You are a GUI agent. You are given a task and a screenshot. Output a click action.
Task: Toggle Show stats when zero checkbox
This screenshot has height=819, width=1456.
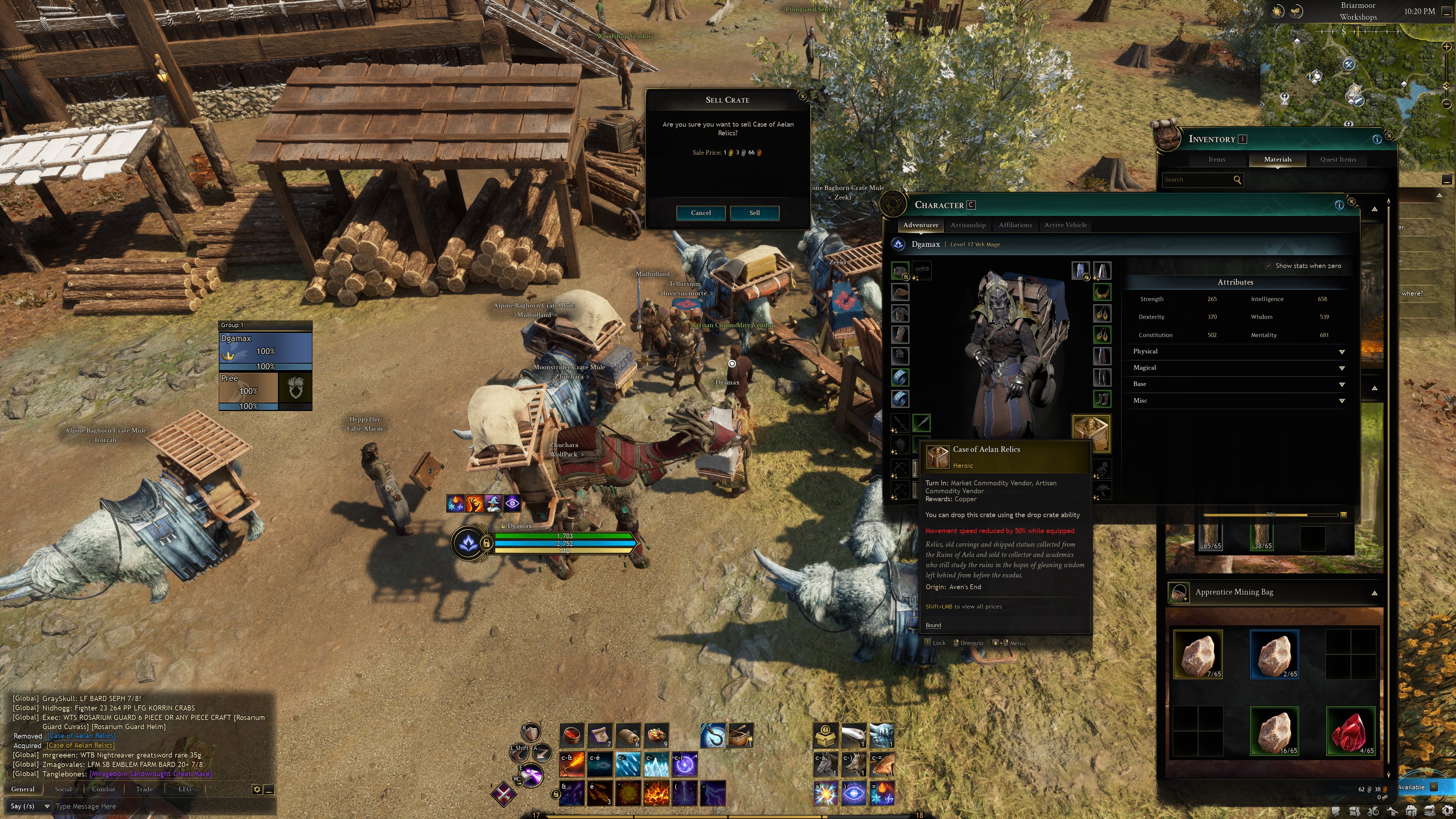1268,266
